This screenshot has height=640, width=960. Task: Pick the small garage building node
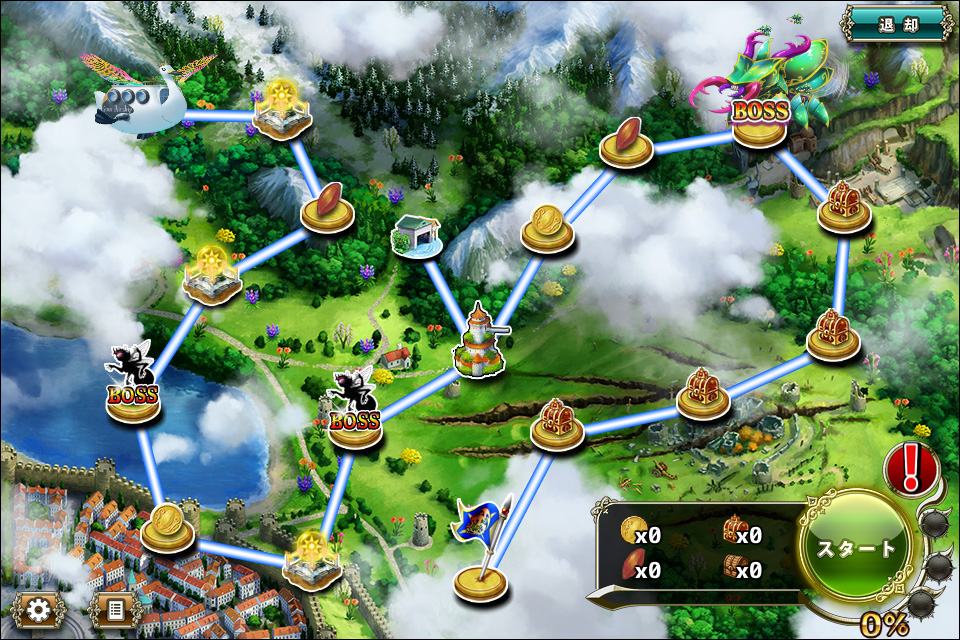click(419, 238)
